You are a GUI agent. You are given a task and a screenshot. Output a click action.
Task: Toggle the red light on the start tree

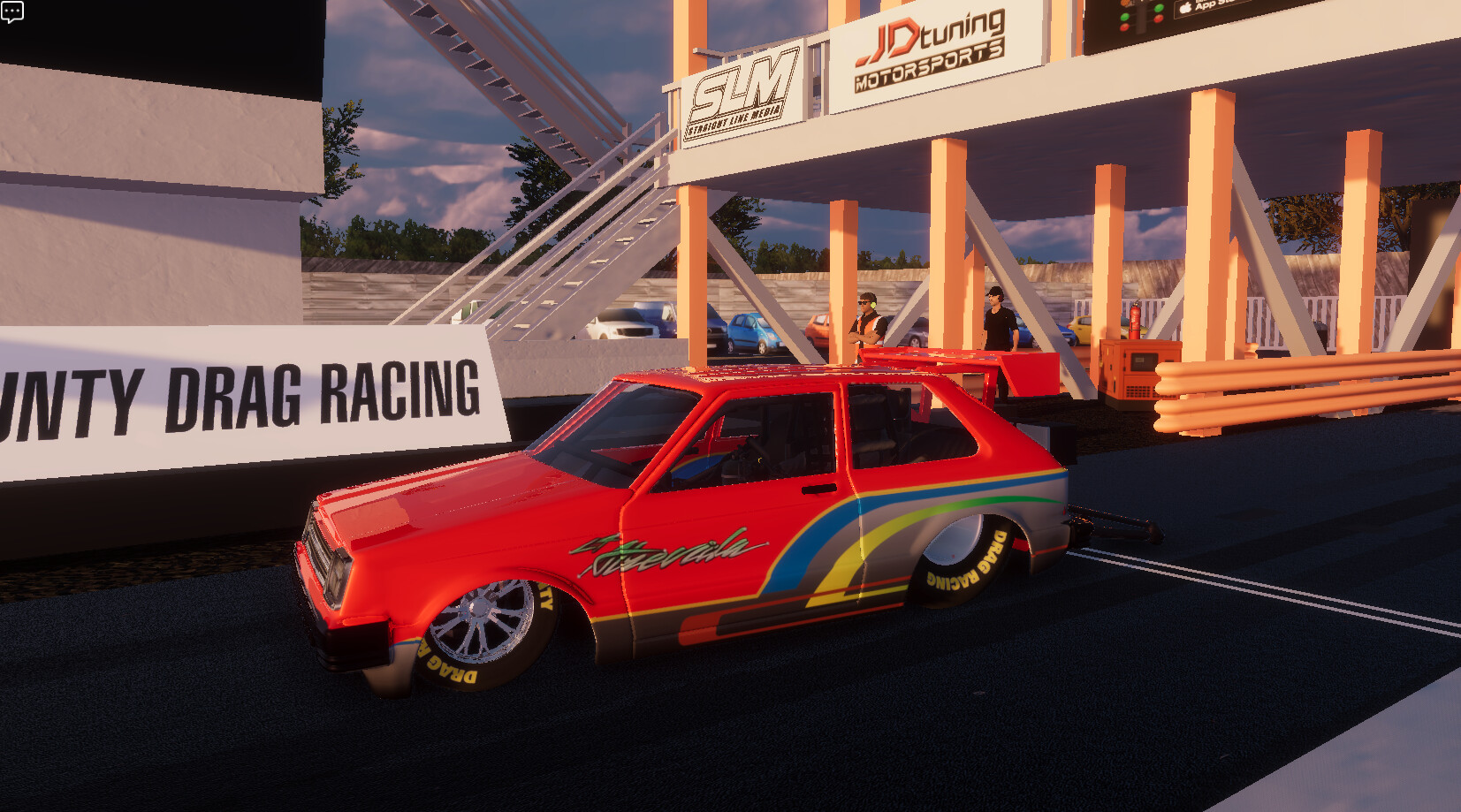pyautogui.click(x=1122, y=27)
